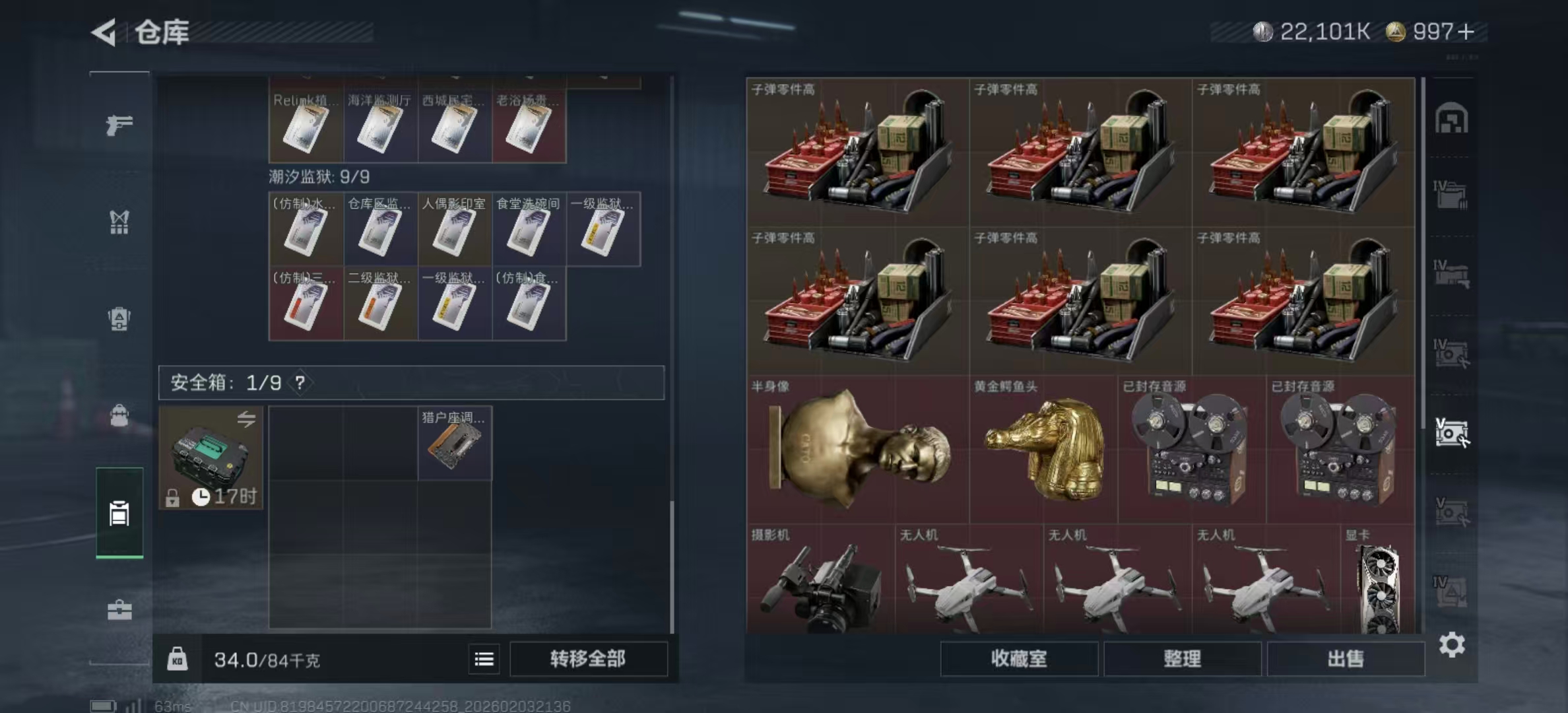
Task: Switch to the selected storage tab in left sidebar
Action: (119, 512)
